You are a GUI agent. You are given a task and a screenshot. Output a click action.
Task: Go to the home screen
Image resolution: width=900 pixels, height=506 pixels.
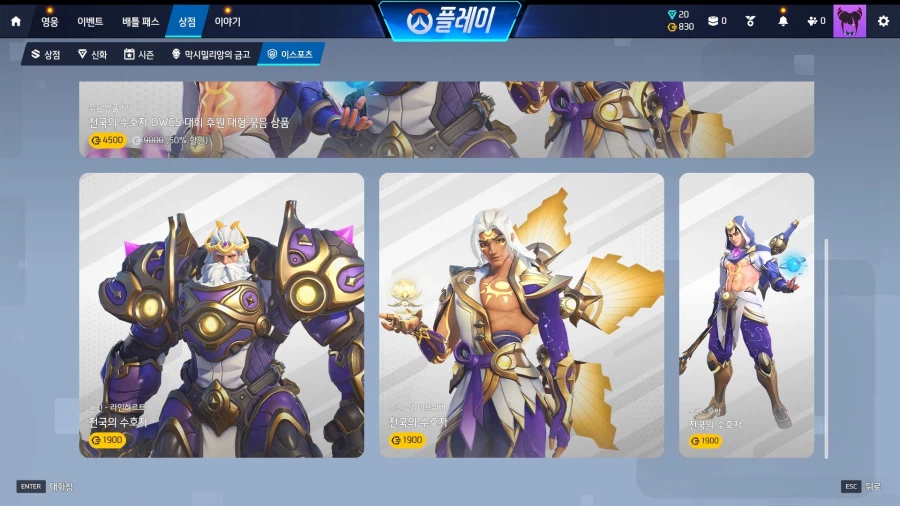click(x=15, y=21)
